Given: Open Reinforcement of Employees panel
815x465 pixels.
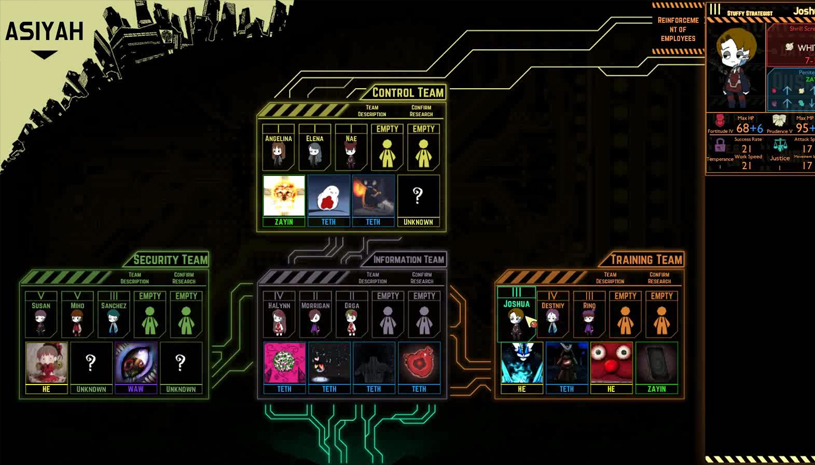Looking at the screenshot, I should point(677,30).
